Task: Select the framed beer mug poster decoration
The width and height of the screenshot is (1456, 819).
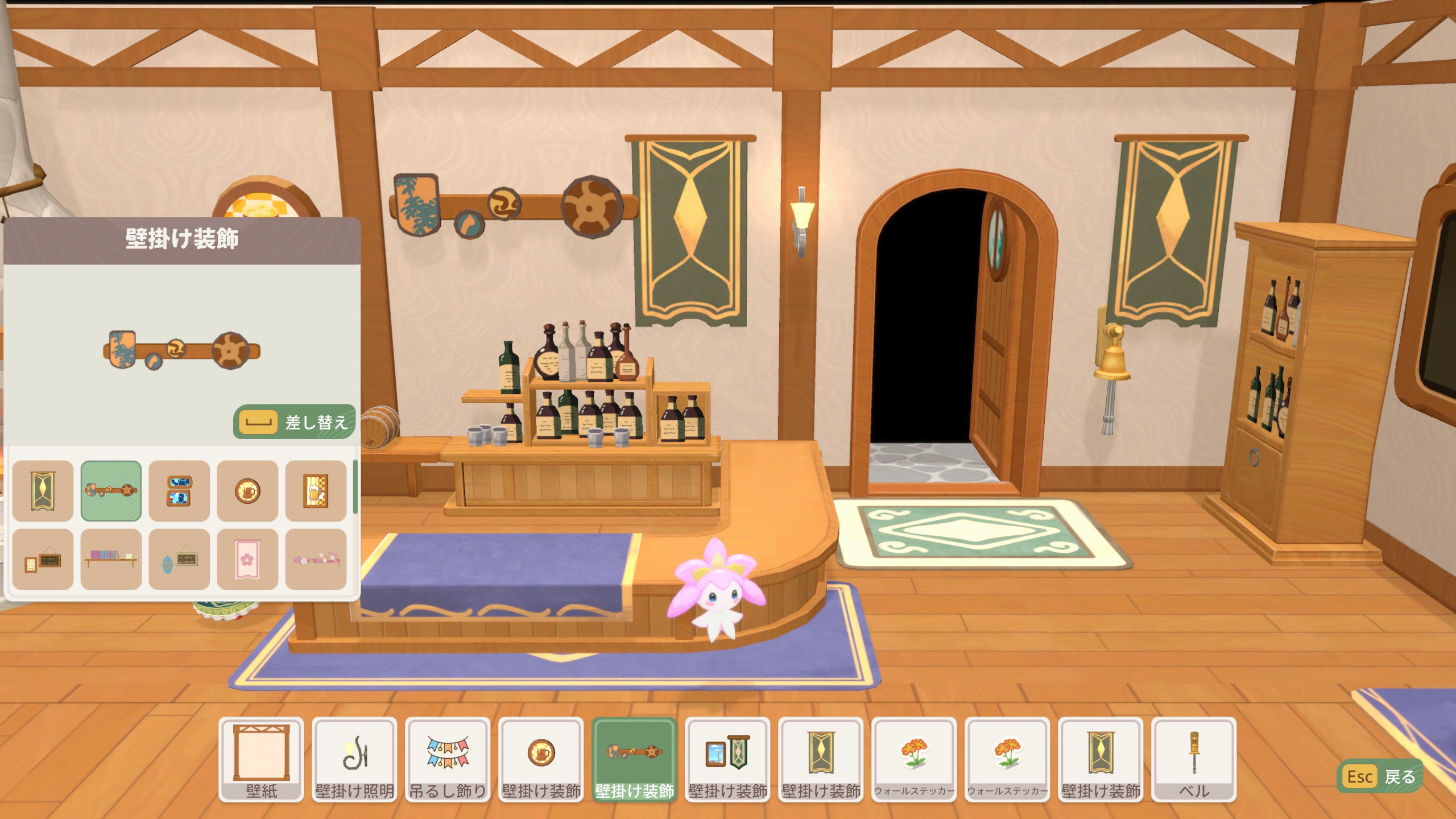Action: (316, 491)
